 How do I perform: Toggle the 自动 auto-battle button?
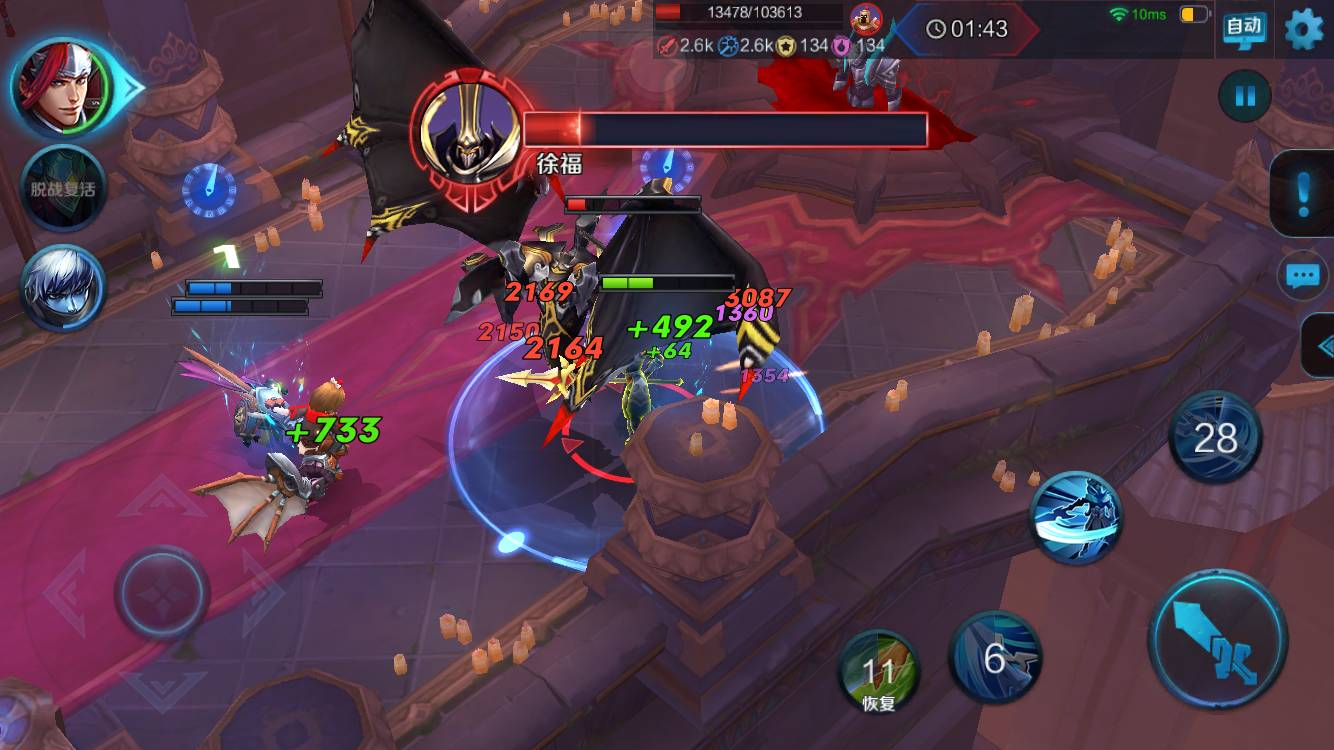[x=1245, y=28]
